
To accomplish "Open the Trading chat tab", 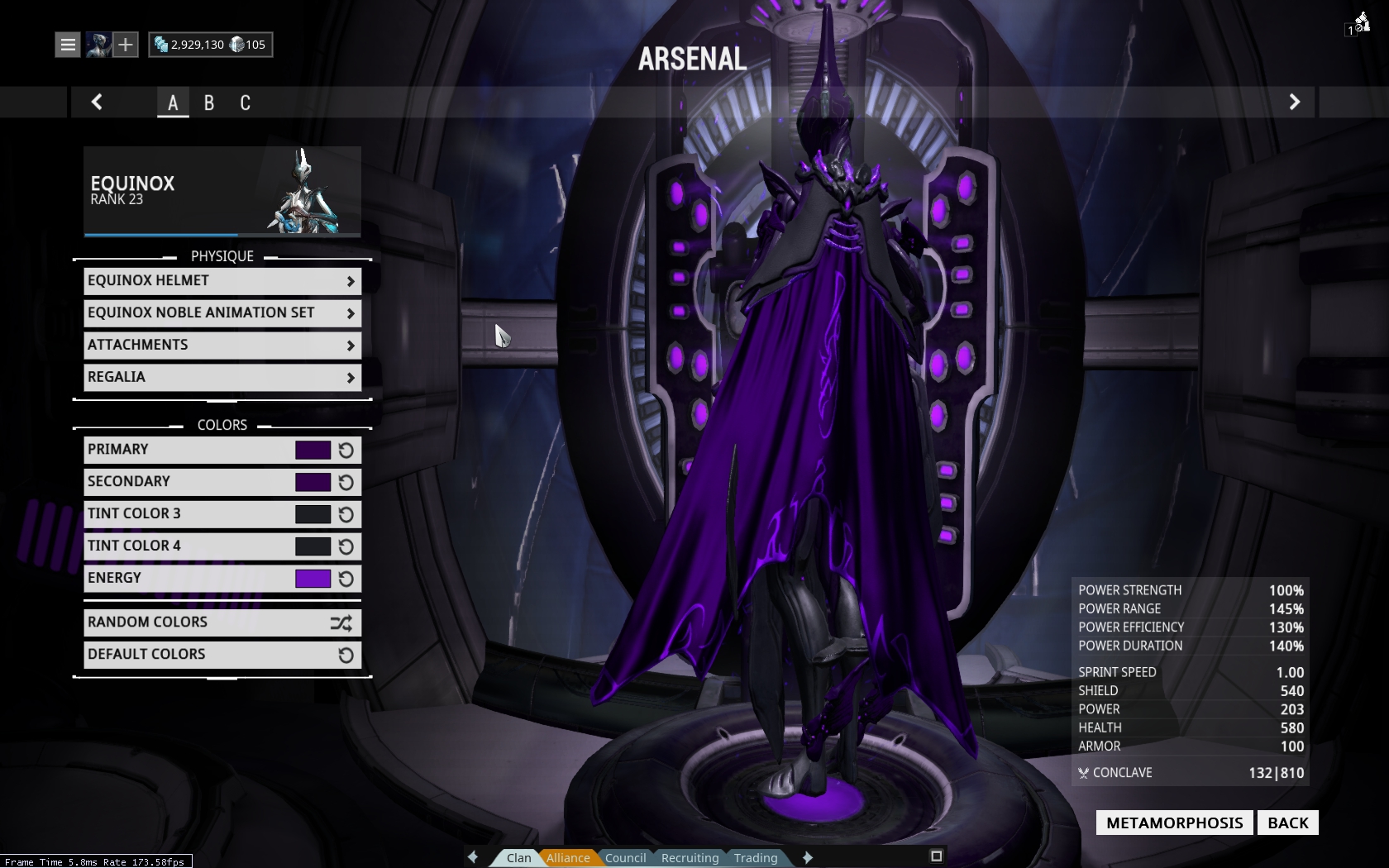I will [756, 858].
